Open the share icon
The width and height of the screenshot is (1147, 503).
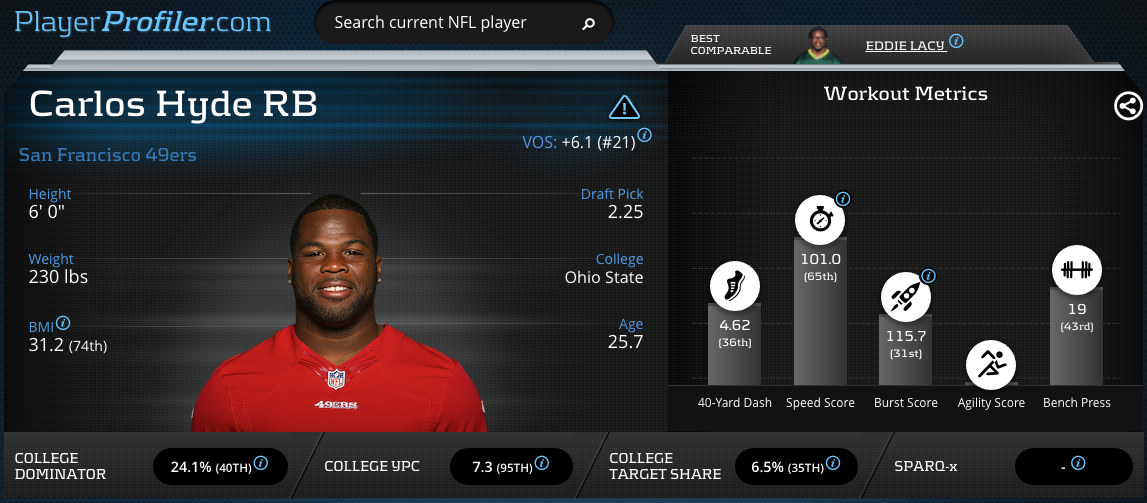(x=1128, y=106)
